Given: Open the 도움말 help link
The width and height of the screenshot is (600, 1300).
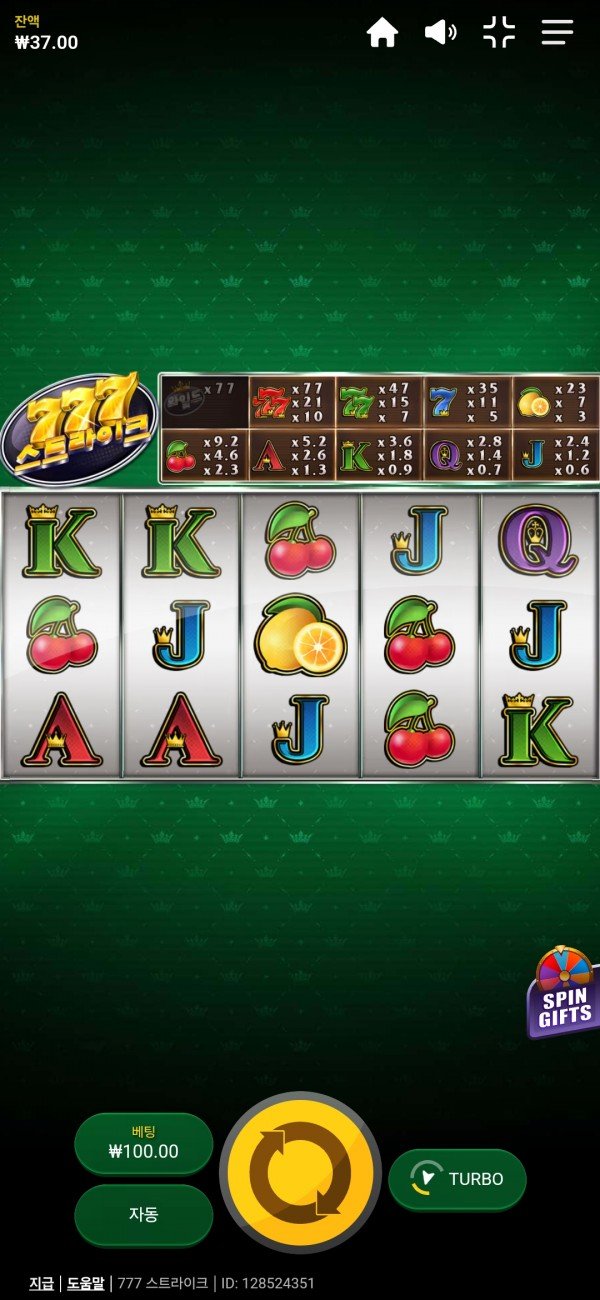Looking at the screenshot, I should pyautogui.click(x=87, y=1283).
